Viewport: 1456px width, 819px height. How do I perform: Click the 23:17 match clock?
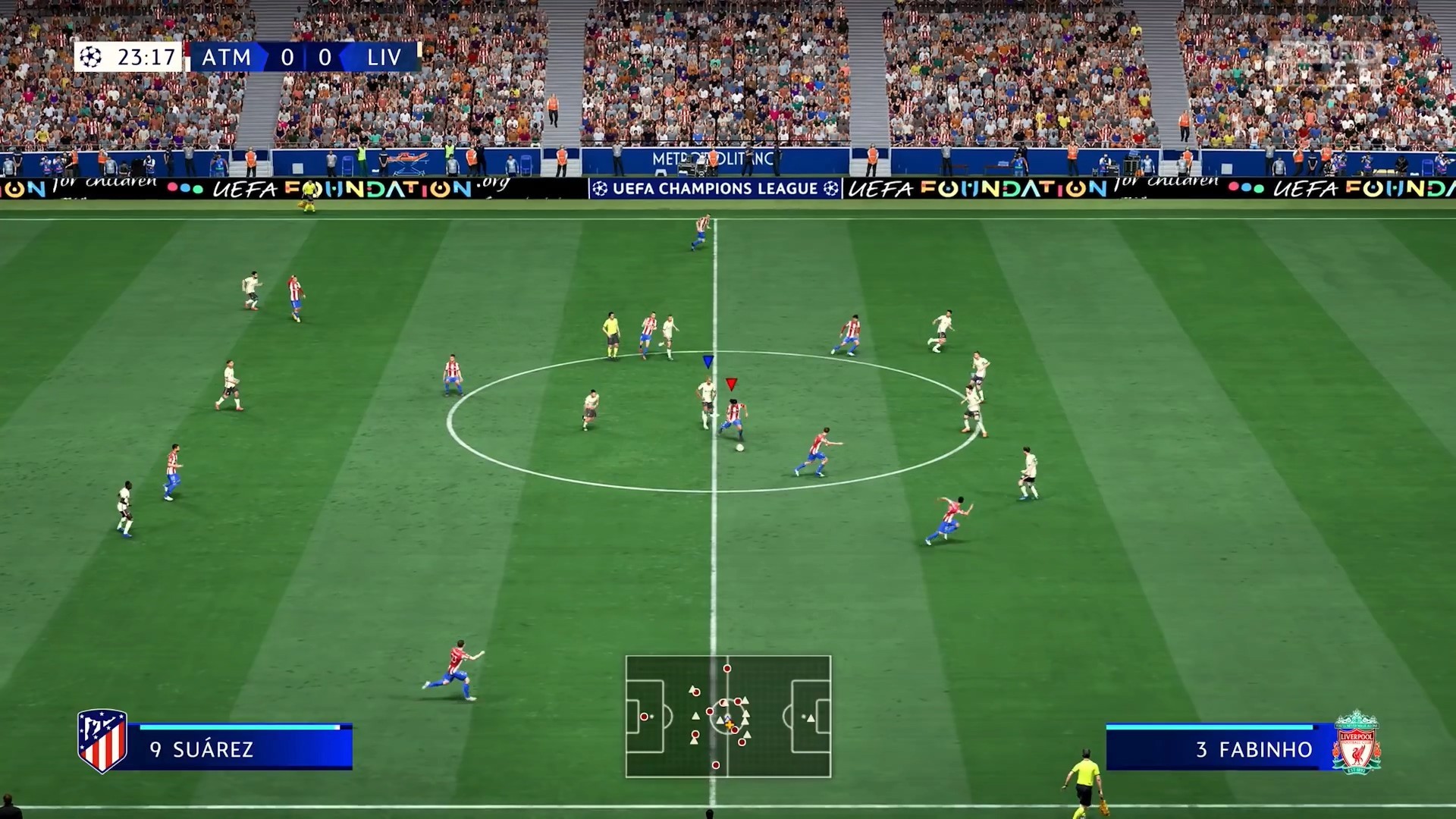point(146,55)
